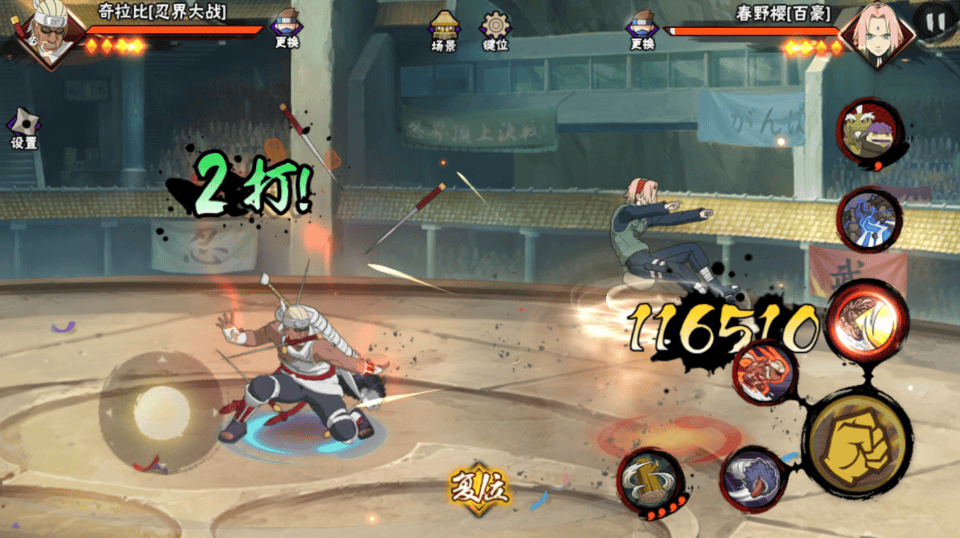The image size is (960, 538).
Task: Use the golden fist basic attack
Action: pos(857,442)
